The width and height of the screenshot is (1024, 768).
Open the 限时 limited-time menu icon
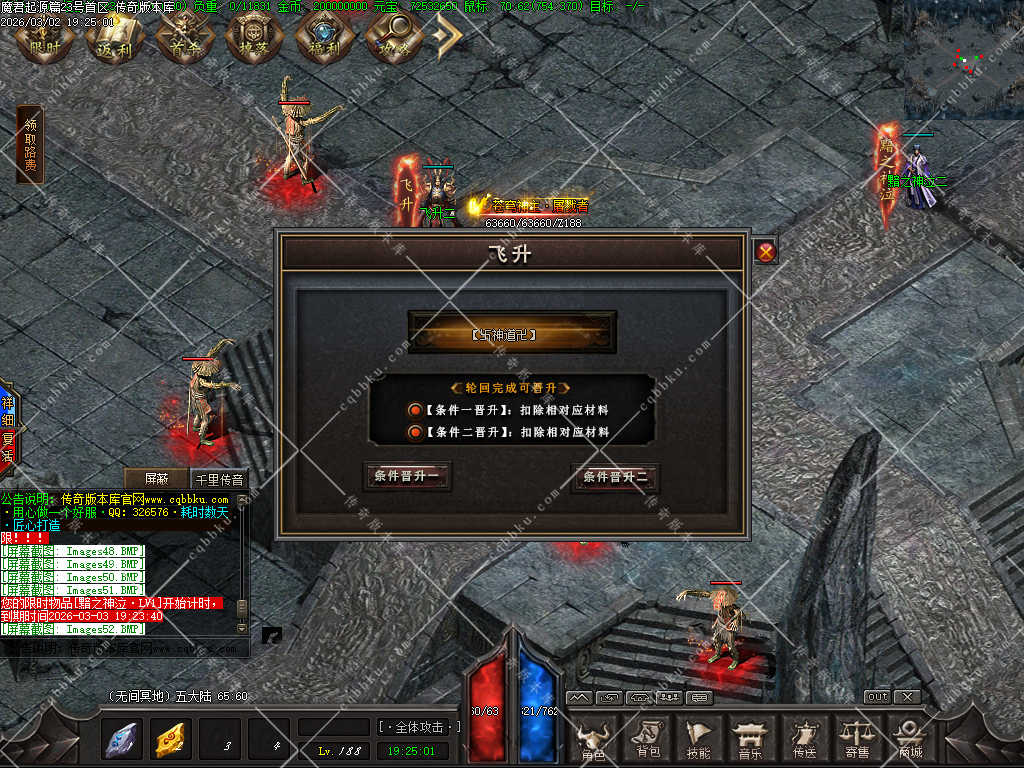(x=44, y=38)
